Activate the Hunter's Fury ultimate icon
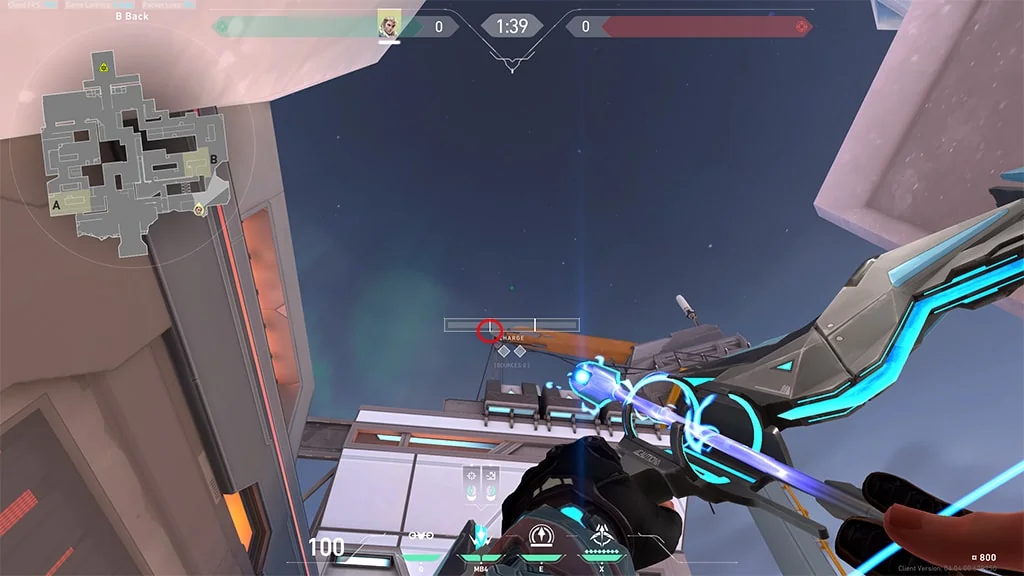 click(x=602, y=535)
